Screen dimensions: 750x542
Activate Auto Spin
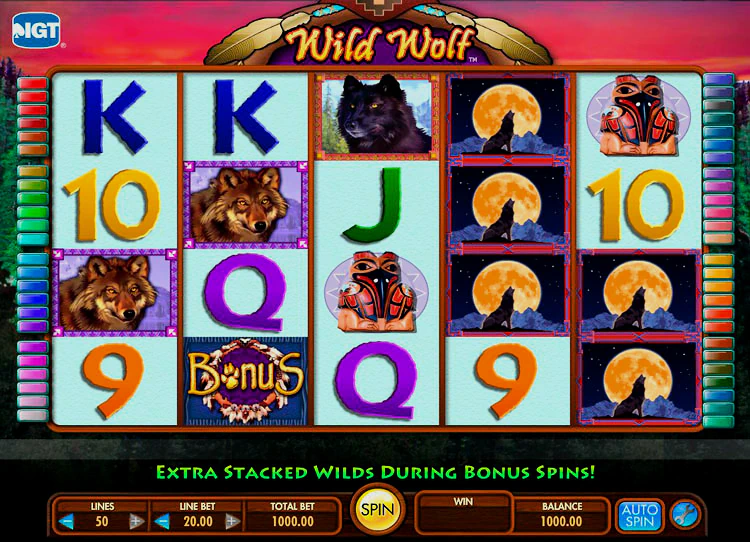coord(639,515)
